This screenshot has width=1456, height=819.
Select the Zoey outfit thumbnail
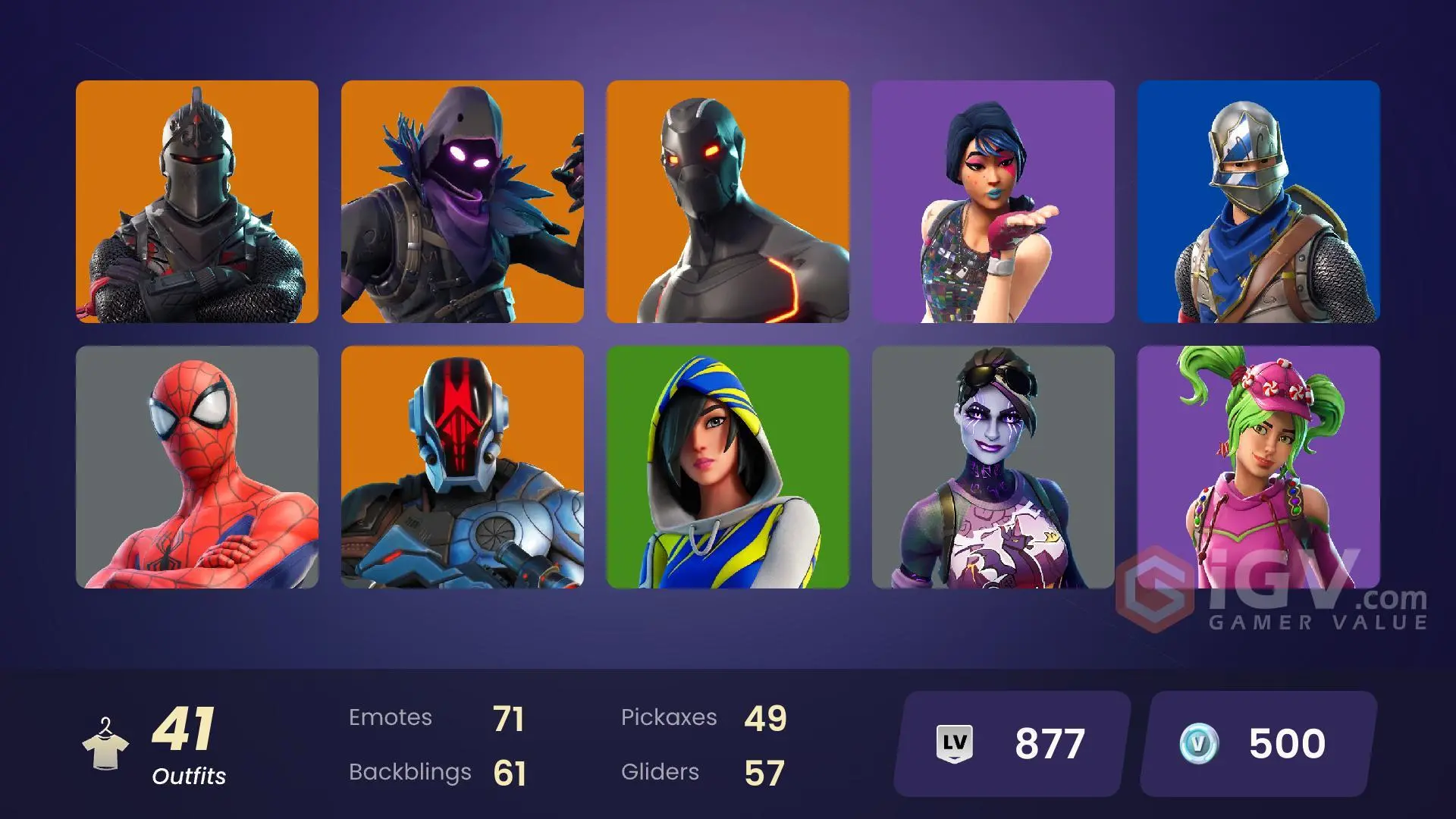coord(1257,464)
